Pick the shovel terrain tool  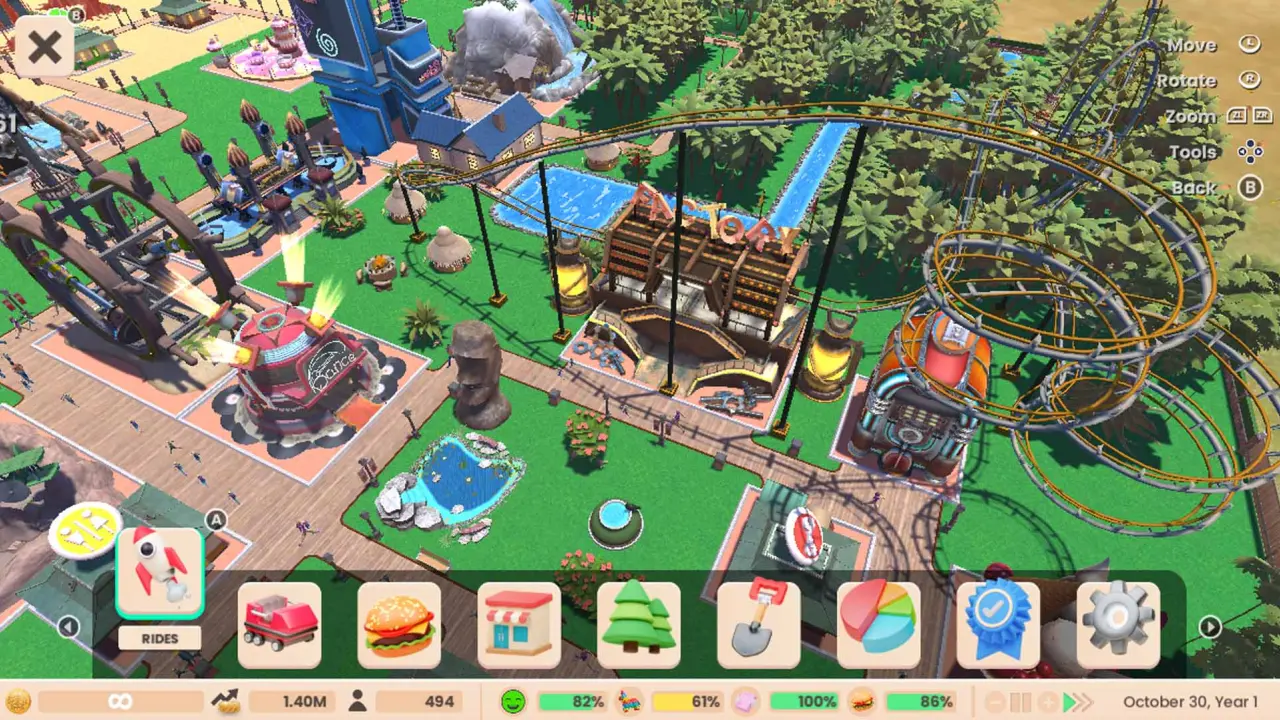759,625
